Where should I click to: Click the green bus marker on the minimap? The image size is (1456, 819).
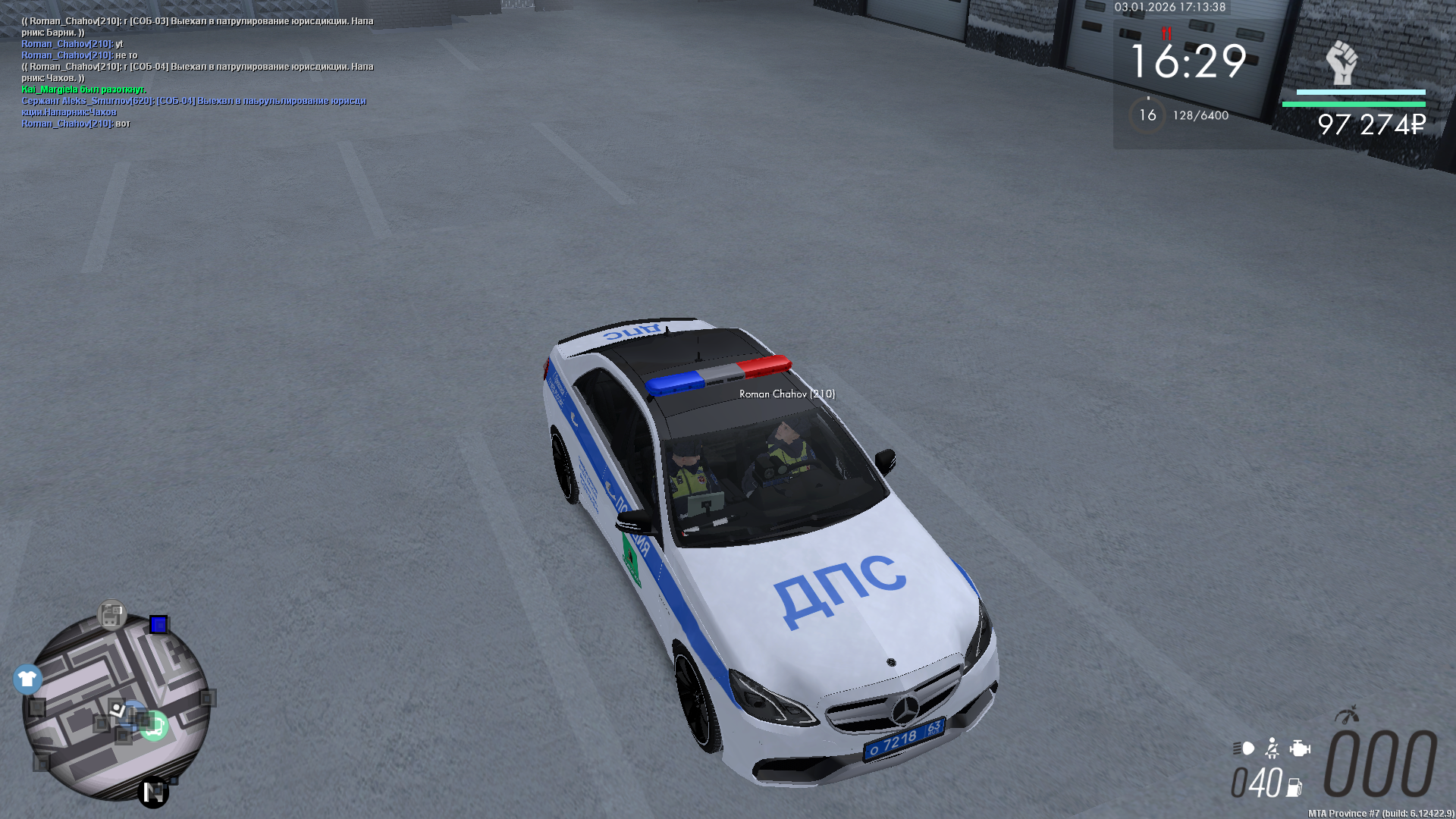154,726
